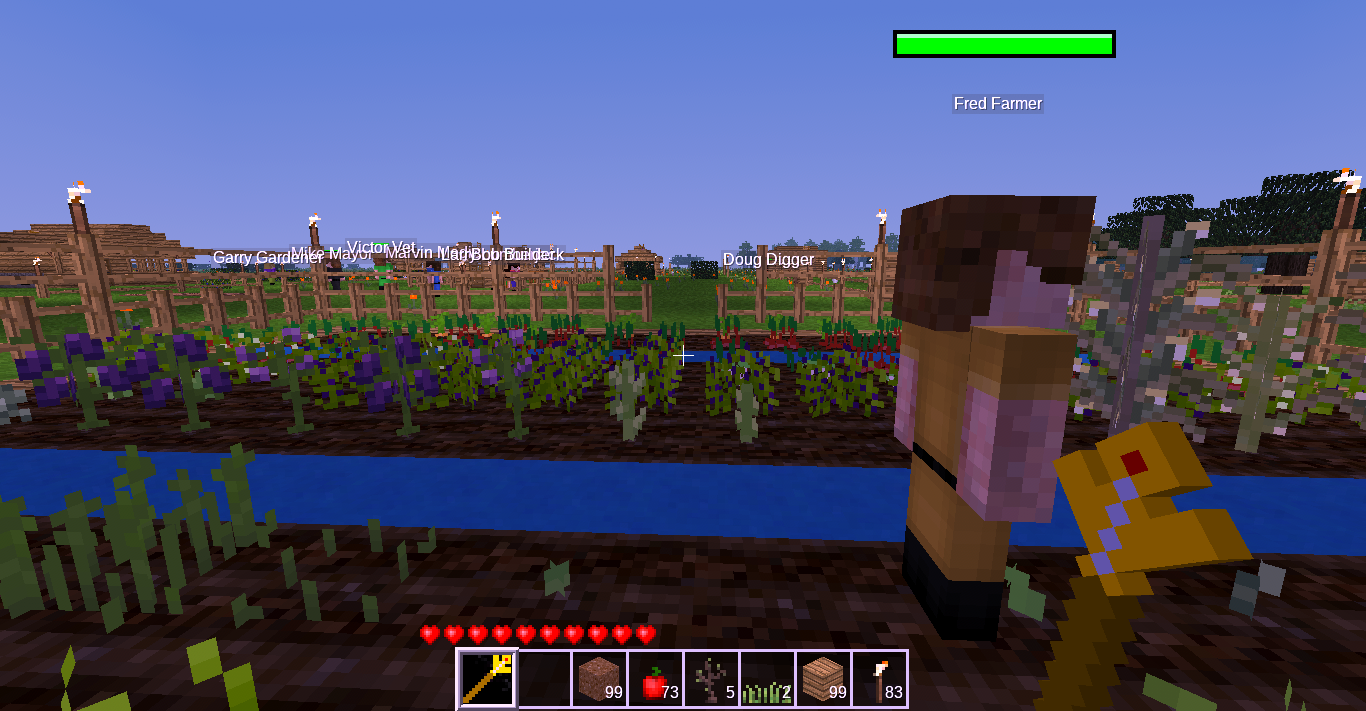
Task: Switch to the wooden planks slot
Action: tap(824, 679)
